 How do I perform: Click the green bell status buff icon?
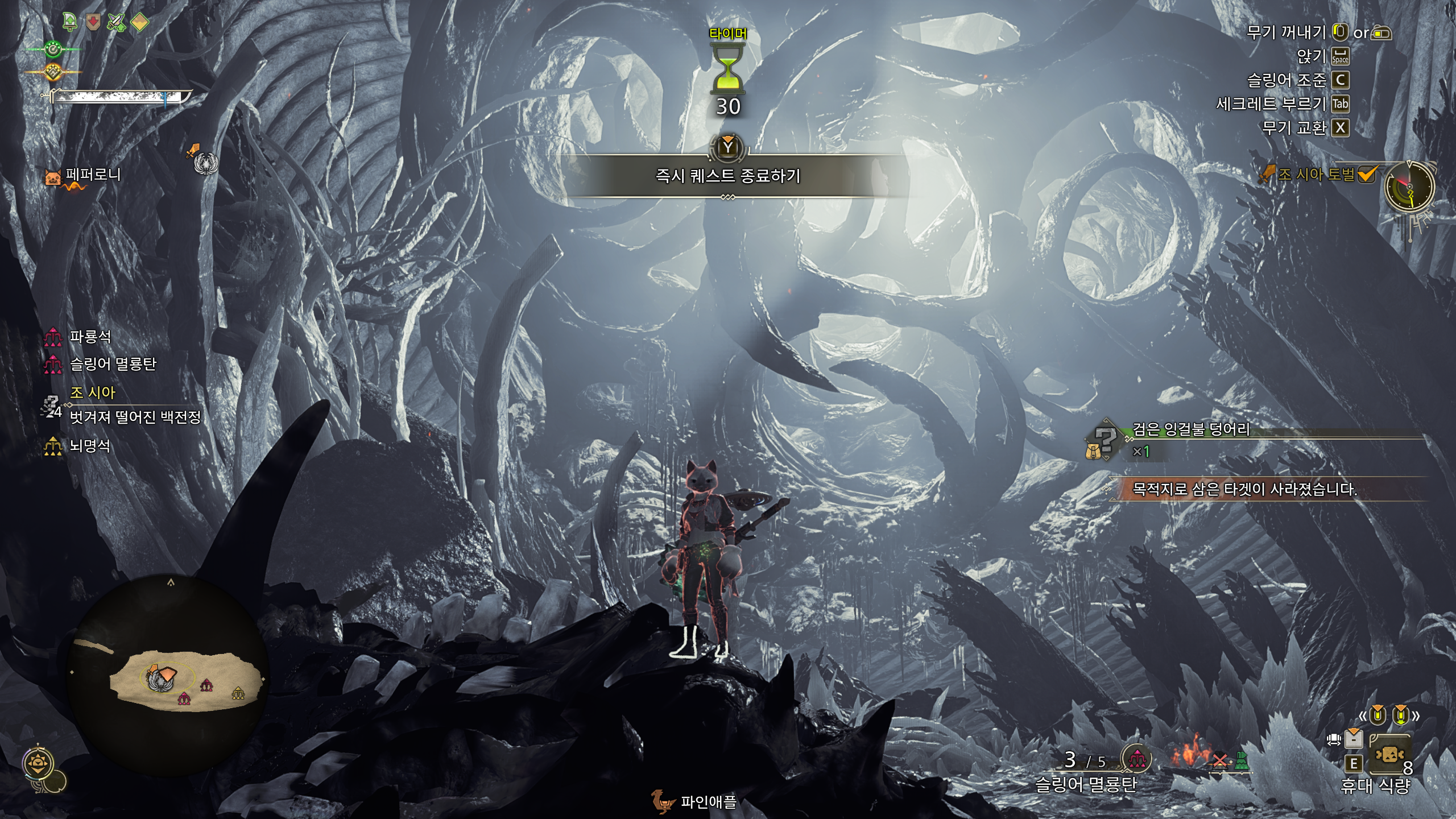click(x=70, y=22)
